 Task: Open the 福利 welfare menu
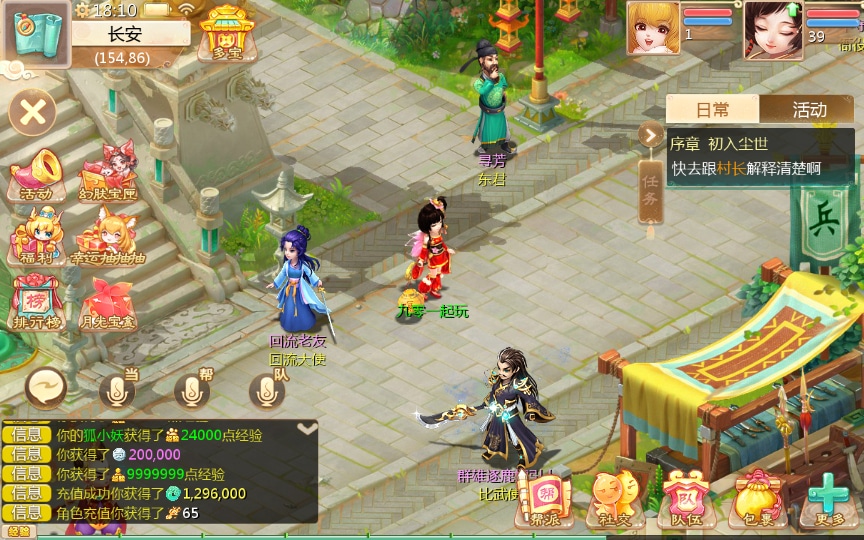coord(36,238)
